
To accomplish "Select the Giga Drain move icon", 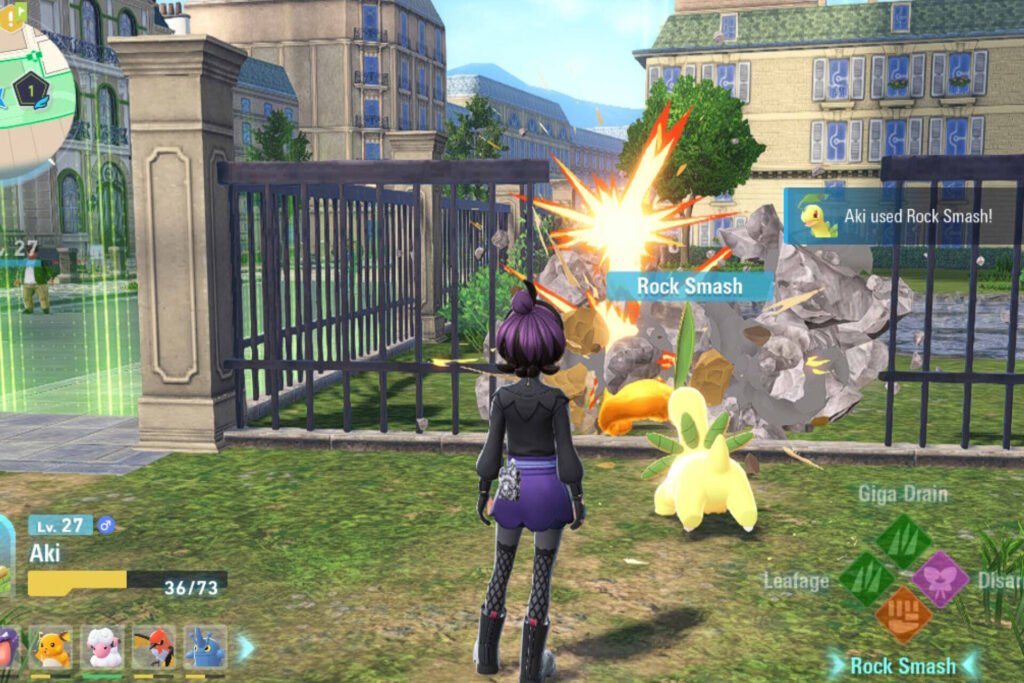I will [x=904, y=541].
